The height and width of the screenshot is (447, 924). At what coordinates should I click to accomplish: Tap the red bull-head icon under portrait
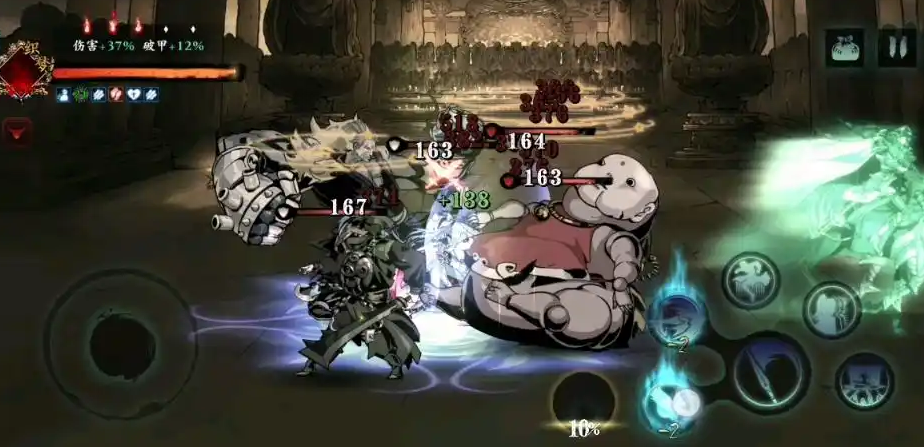(x=18, y=131)
